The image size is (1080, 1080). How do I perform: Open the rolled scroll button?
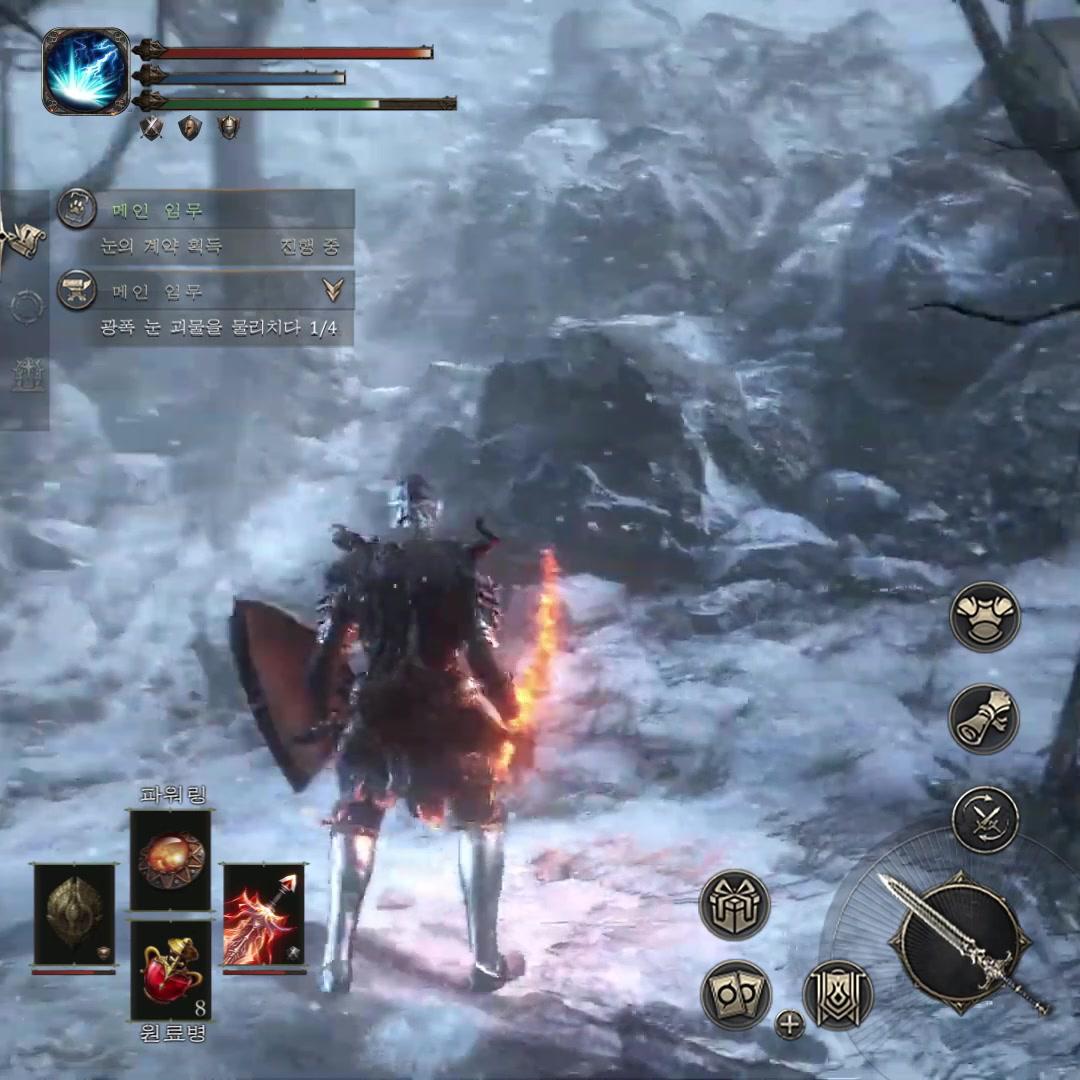pyautogui.click(x=984, y=719)
